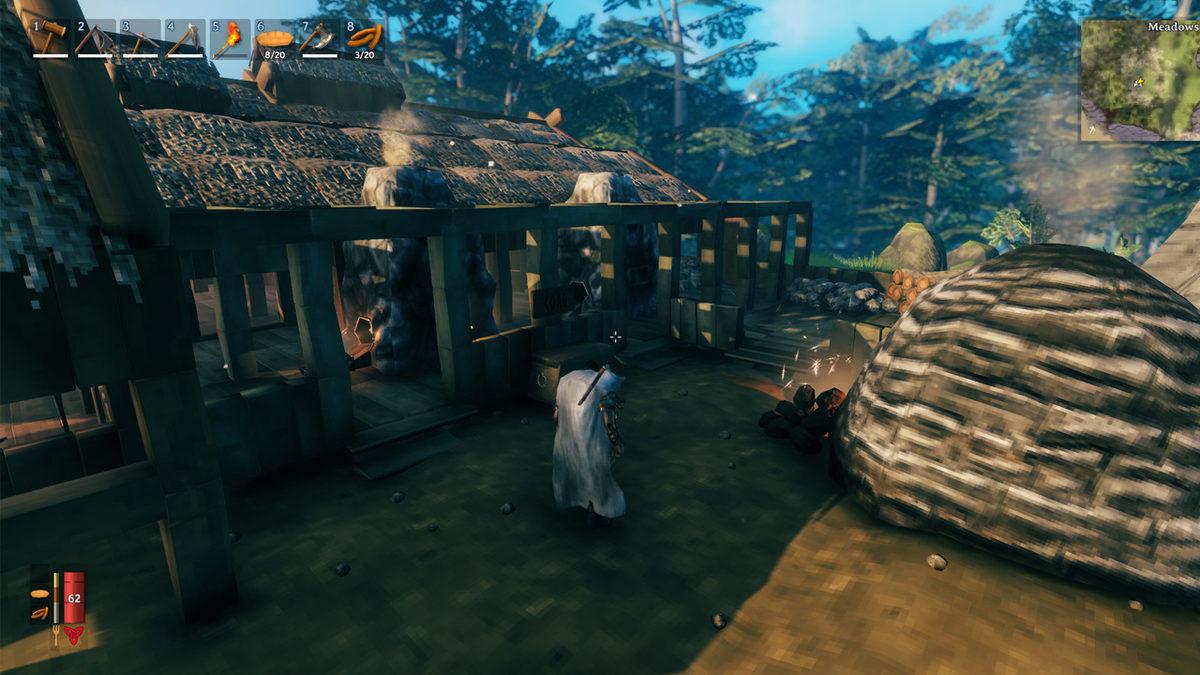Select the tool in hotbar slot 4
This screenshot has width=1200, height=675.
184,38
